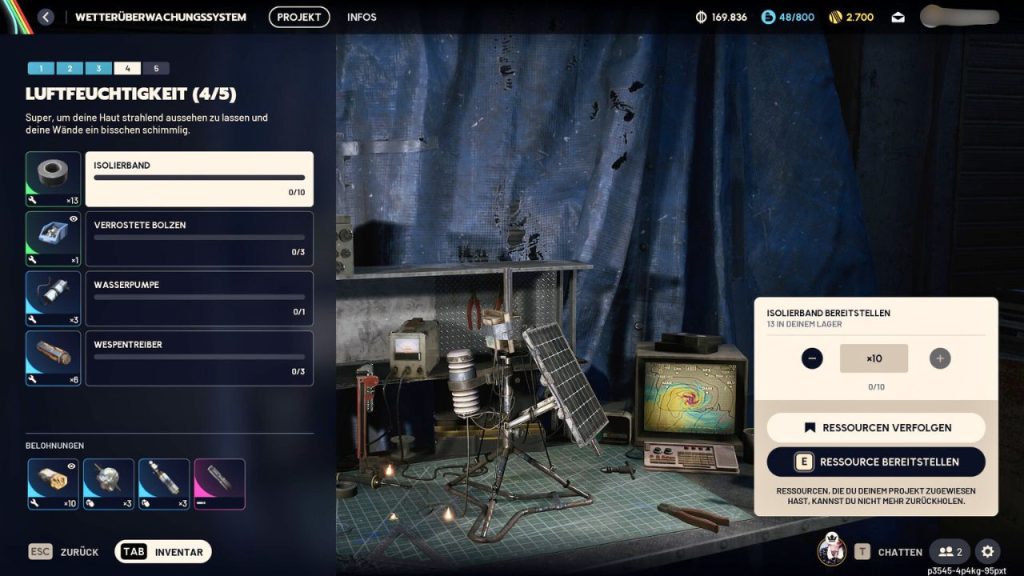Inspect the pink-bordered reward item
This screenshot has height=576, width=1024.
point(219,483)
